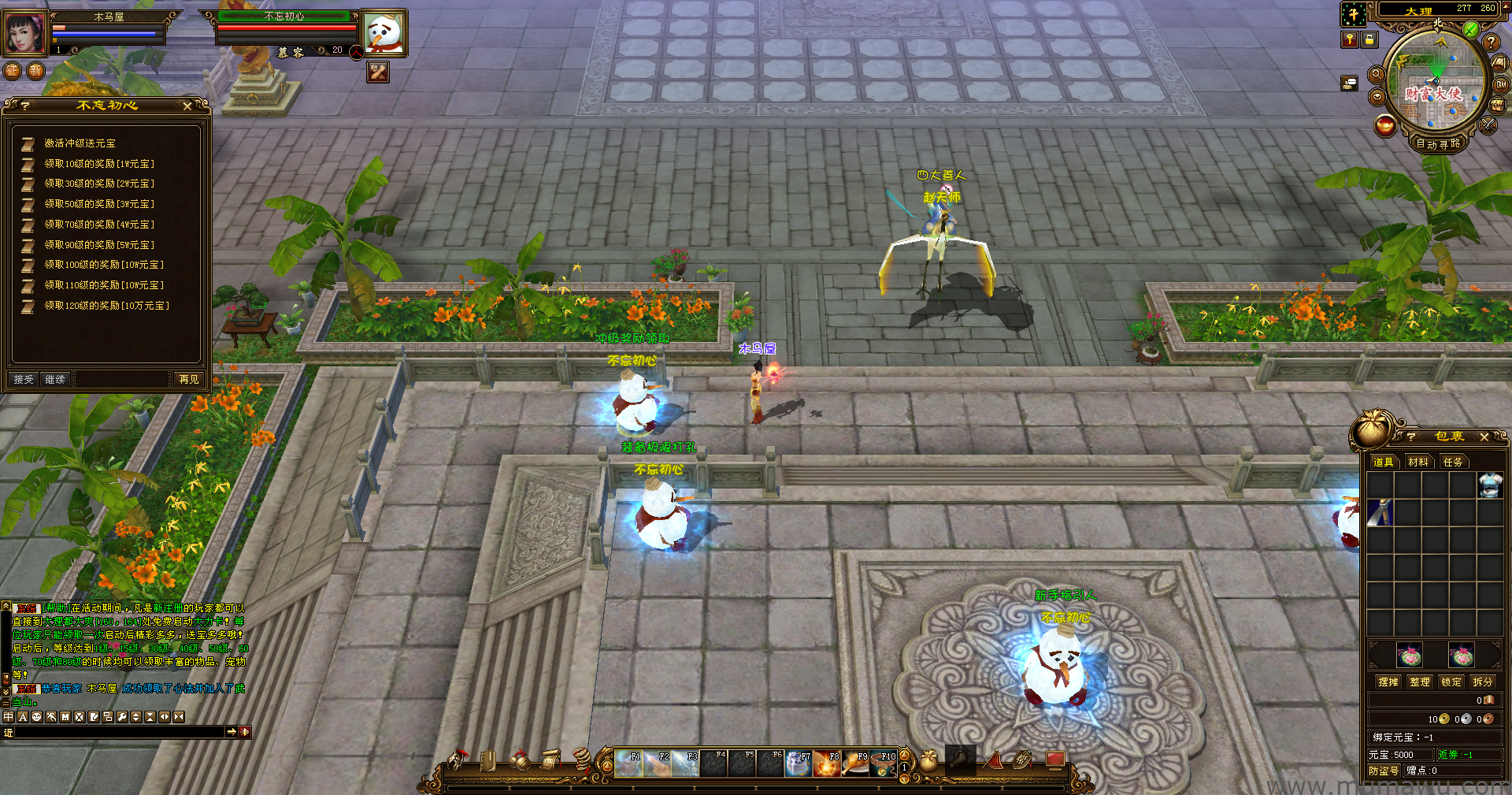Screen dimensions: 1512x795
Task: Close the 不忘初心 dialogue window
Action: (187, 106)
